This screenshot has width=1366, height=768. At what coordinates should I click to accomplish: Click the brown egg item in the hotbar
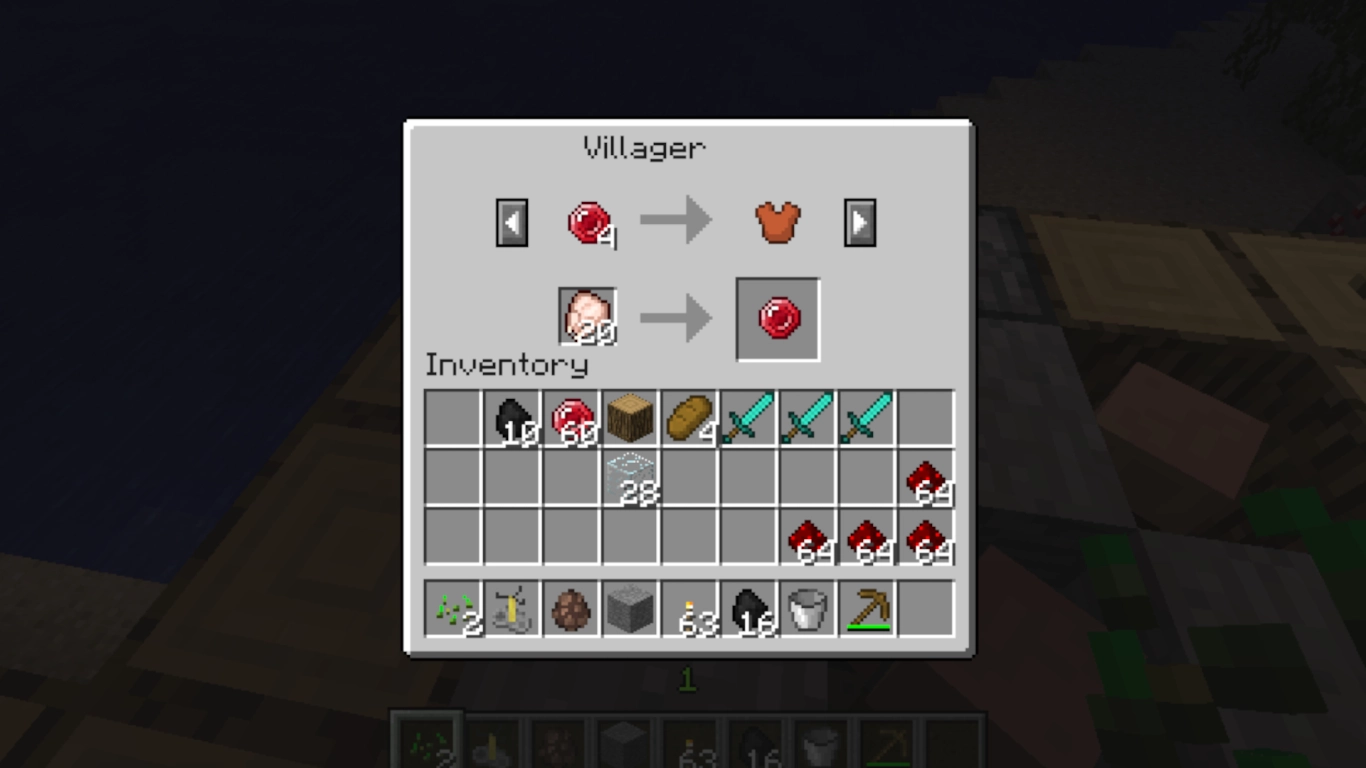tap(571, 608)
